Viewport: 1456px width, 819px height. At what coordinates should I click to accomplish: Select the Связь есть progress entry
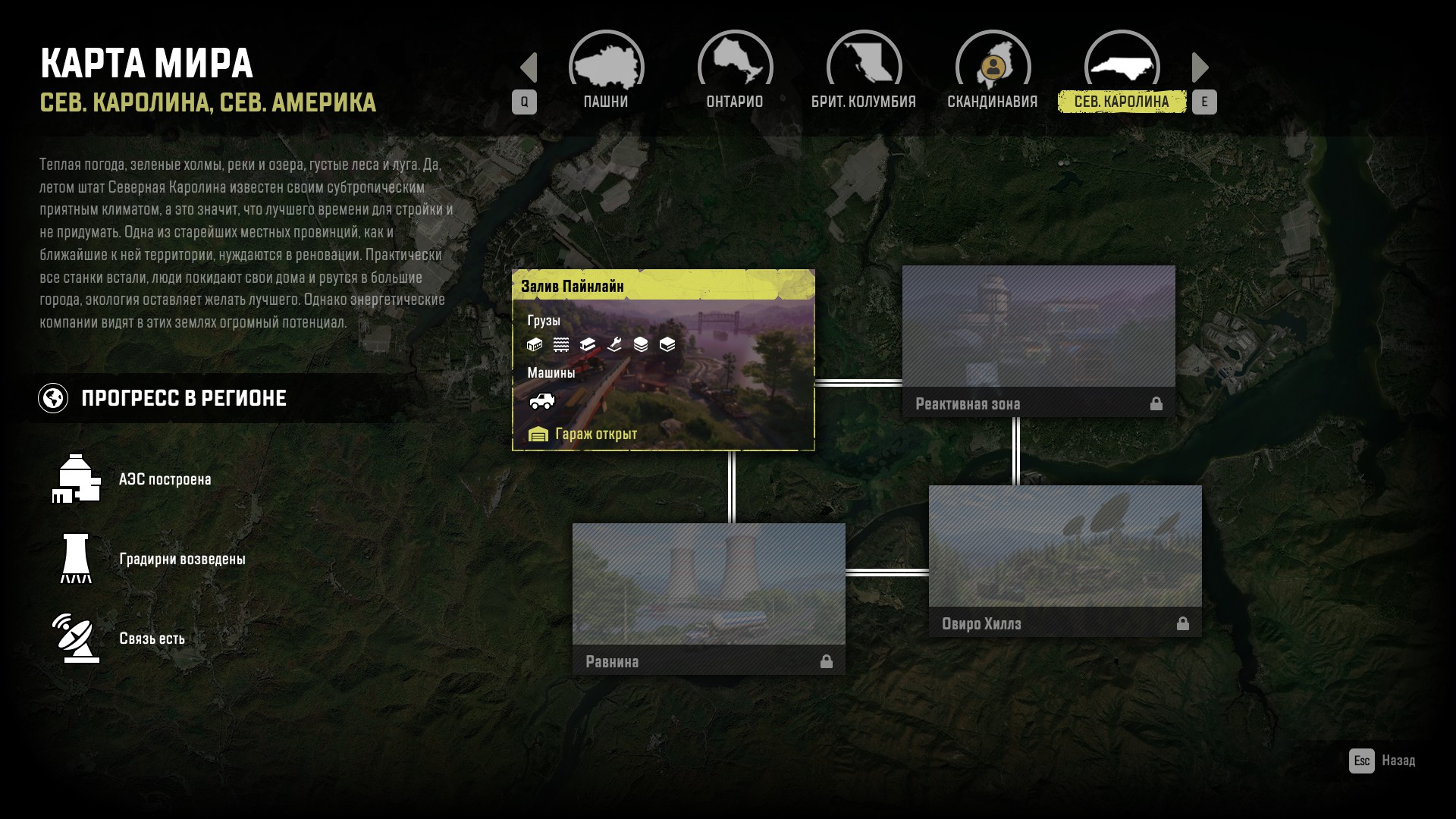click(152, 639)
